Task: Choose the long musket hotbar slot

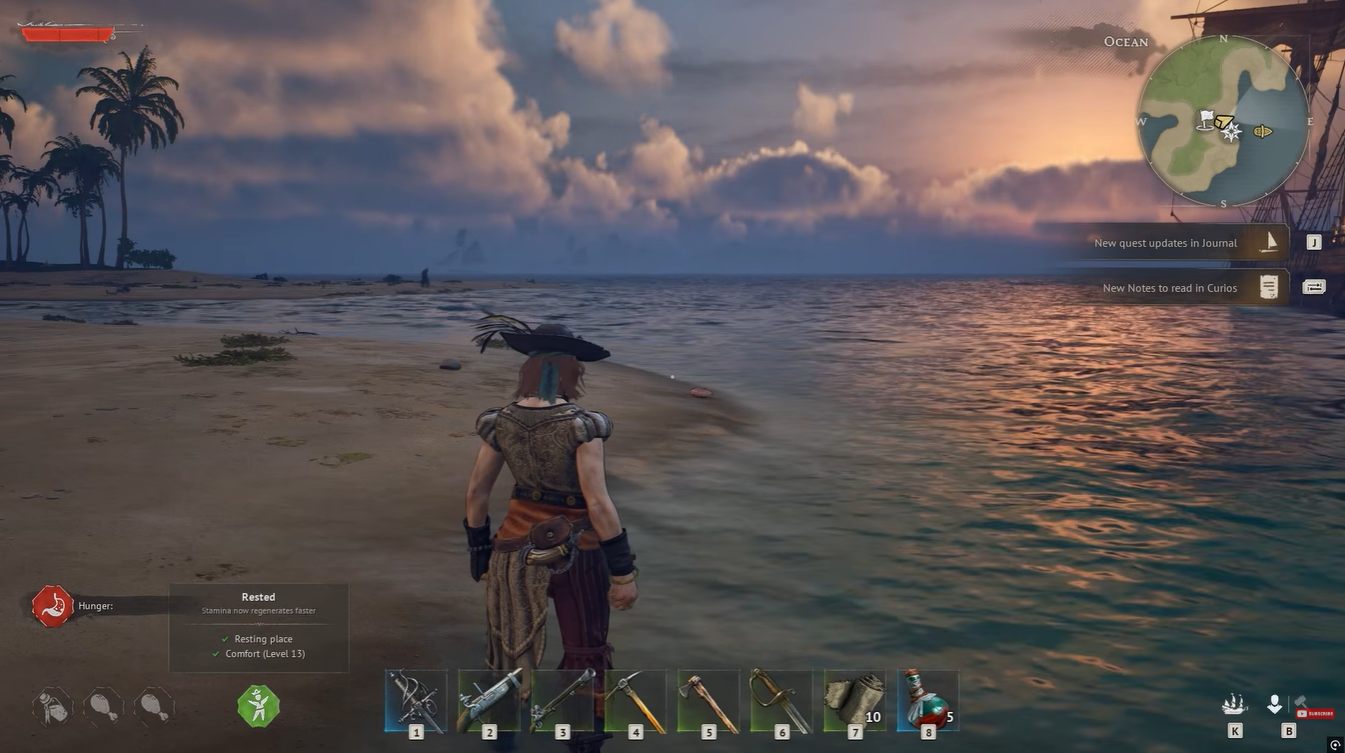Action: click(x=562, y=700)
